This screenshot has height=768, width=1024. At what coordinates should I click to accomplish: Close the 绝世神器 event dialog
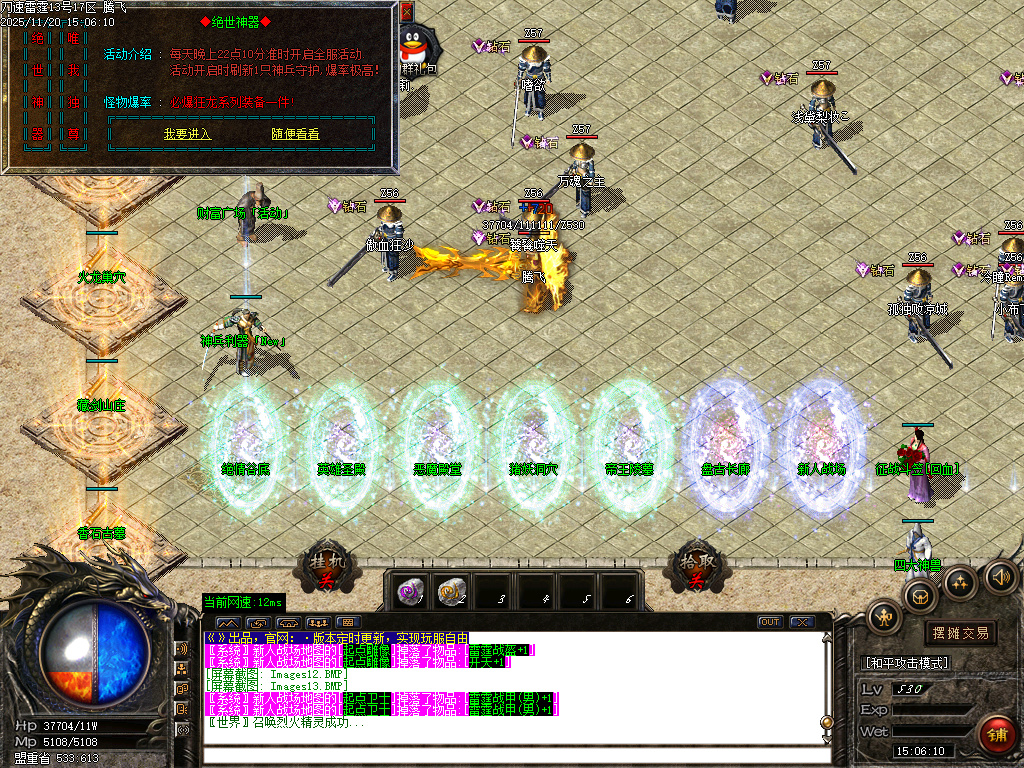pos(406,12)
